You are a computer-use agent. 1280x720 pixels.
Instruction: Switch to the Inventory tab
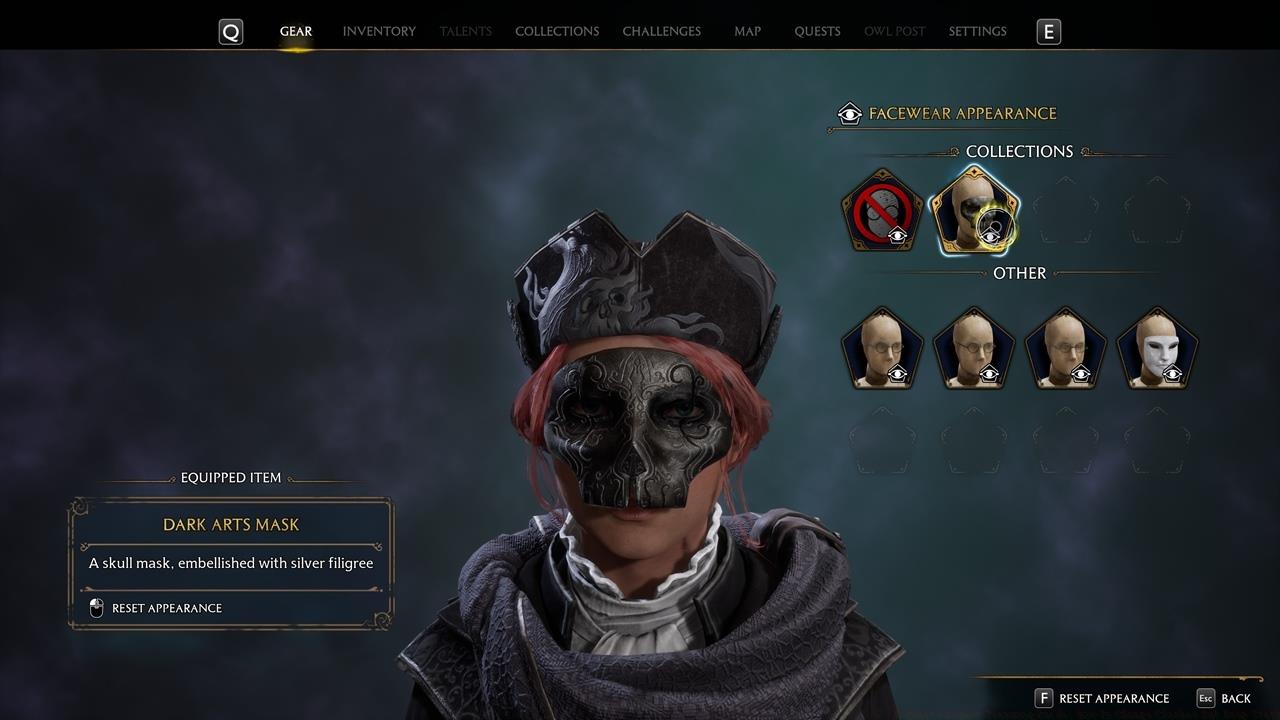379,31
